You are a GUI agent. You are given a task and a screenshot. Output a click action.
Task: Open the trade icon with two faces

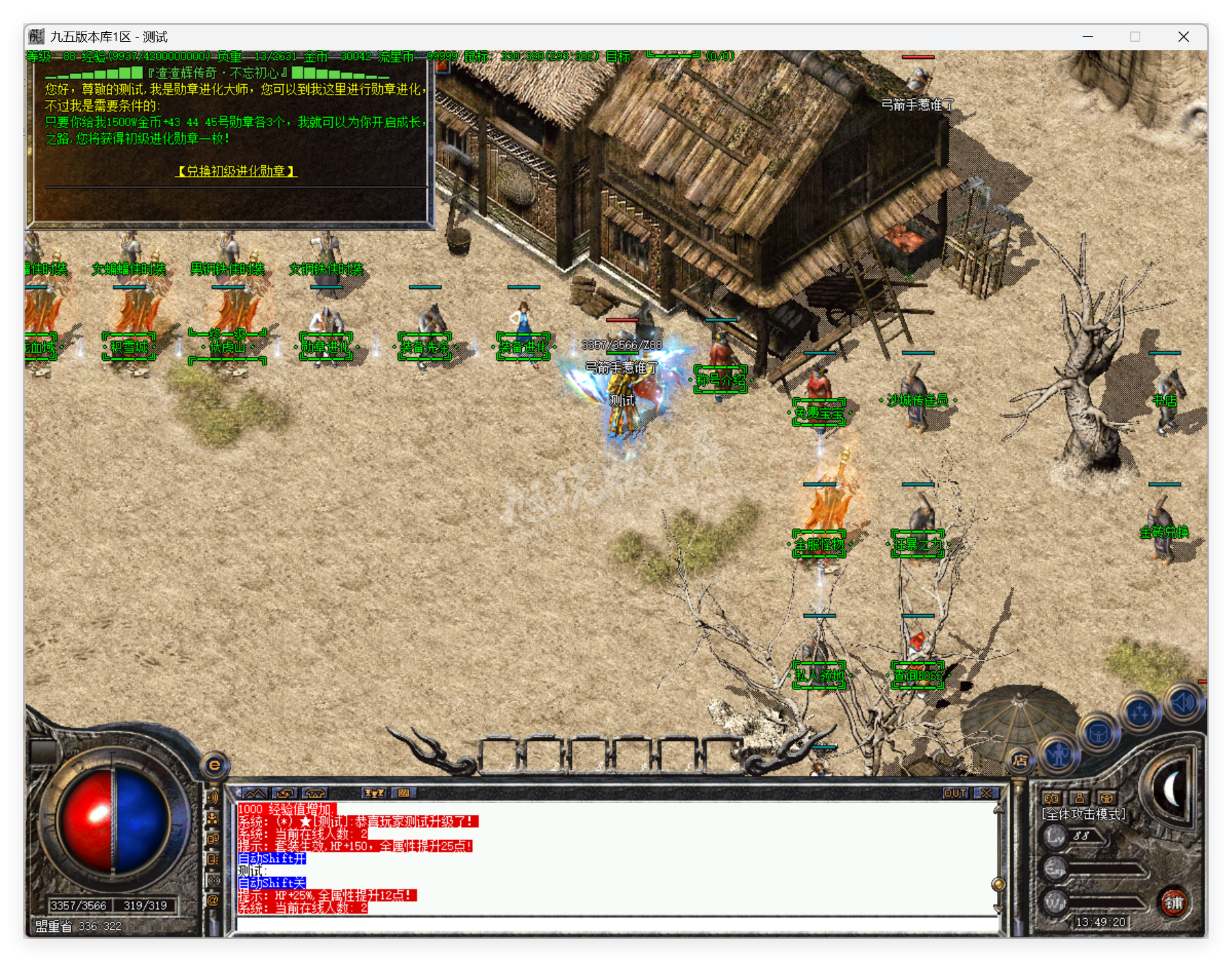(x=1051, y=798)
